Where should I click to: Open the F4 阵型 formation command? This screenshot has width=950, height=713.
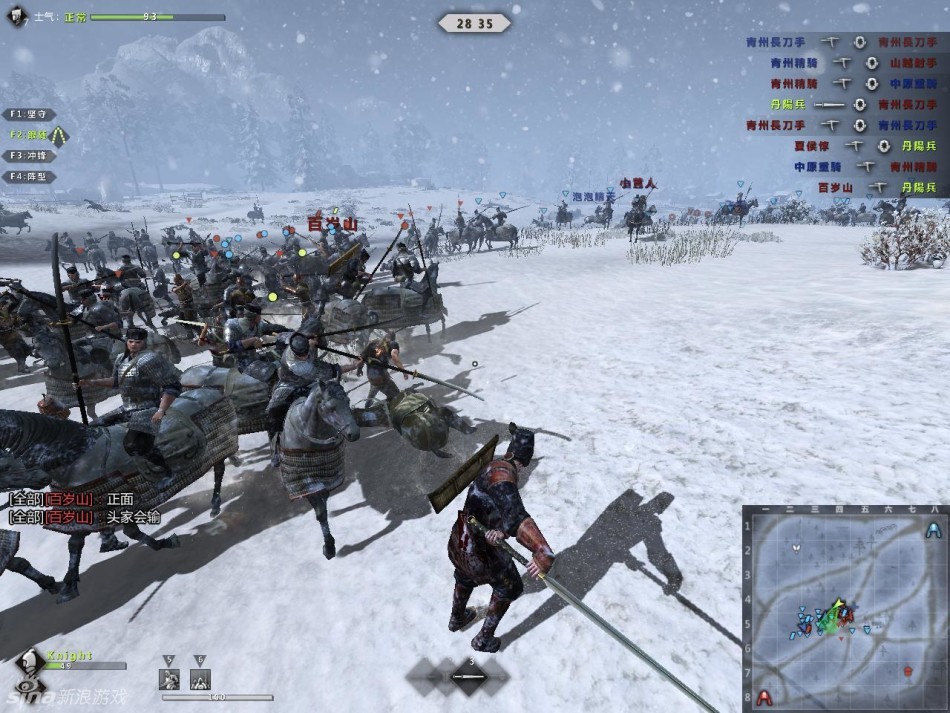pos(28,177)
